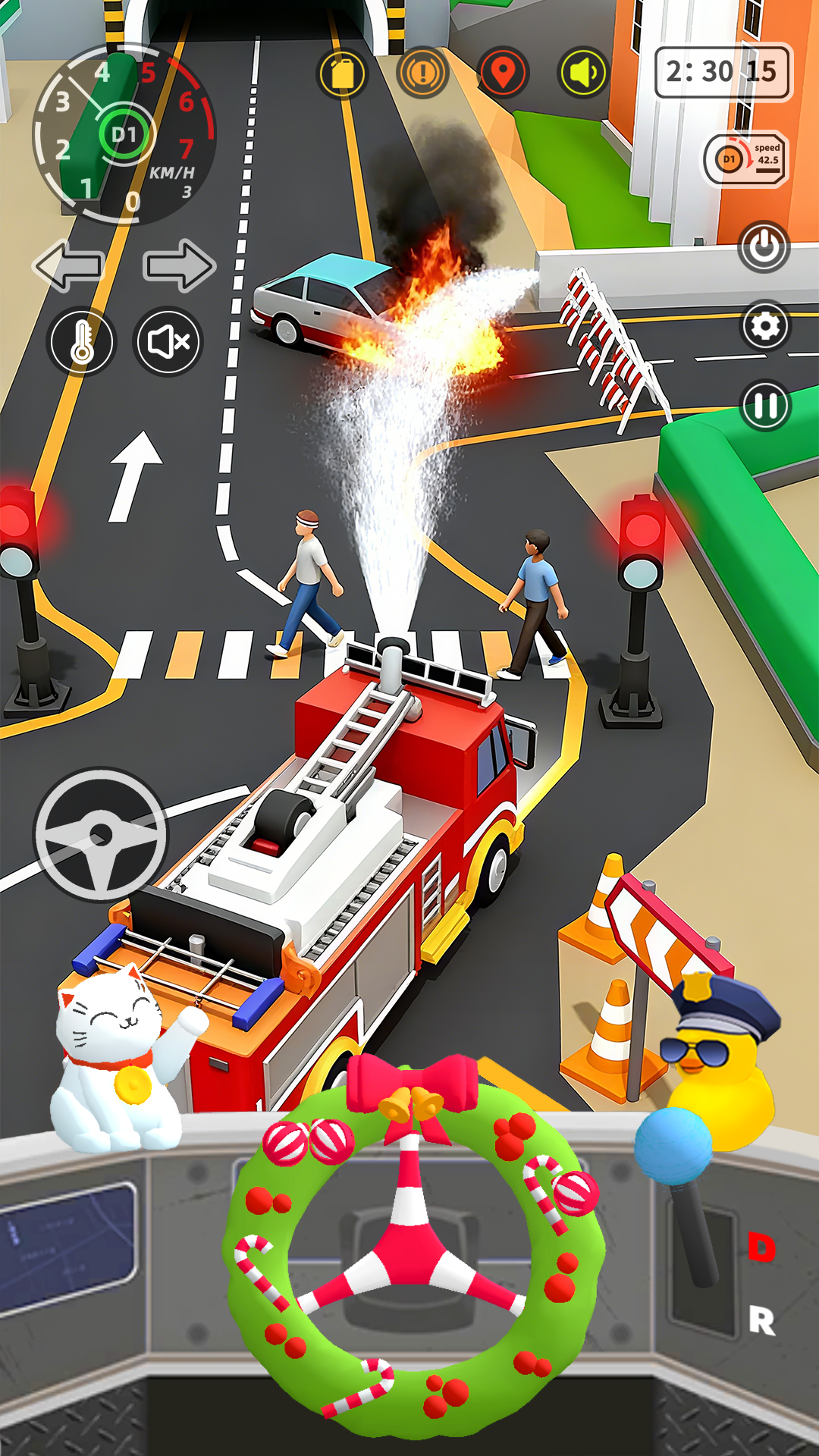Click the D1 speed 42.5 indicator
The height and width of the screenshot is (1456, 819).
(x=746, y=159)
